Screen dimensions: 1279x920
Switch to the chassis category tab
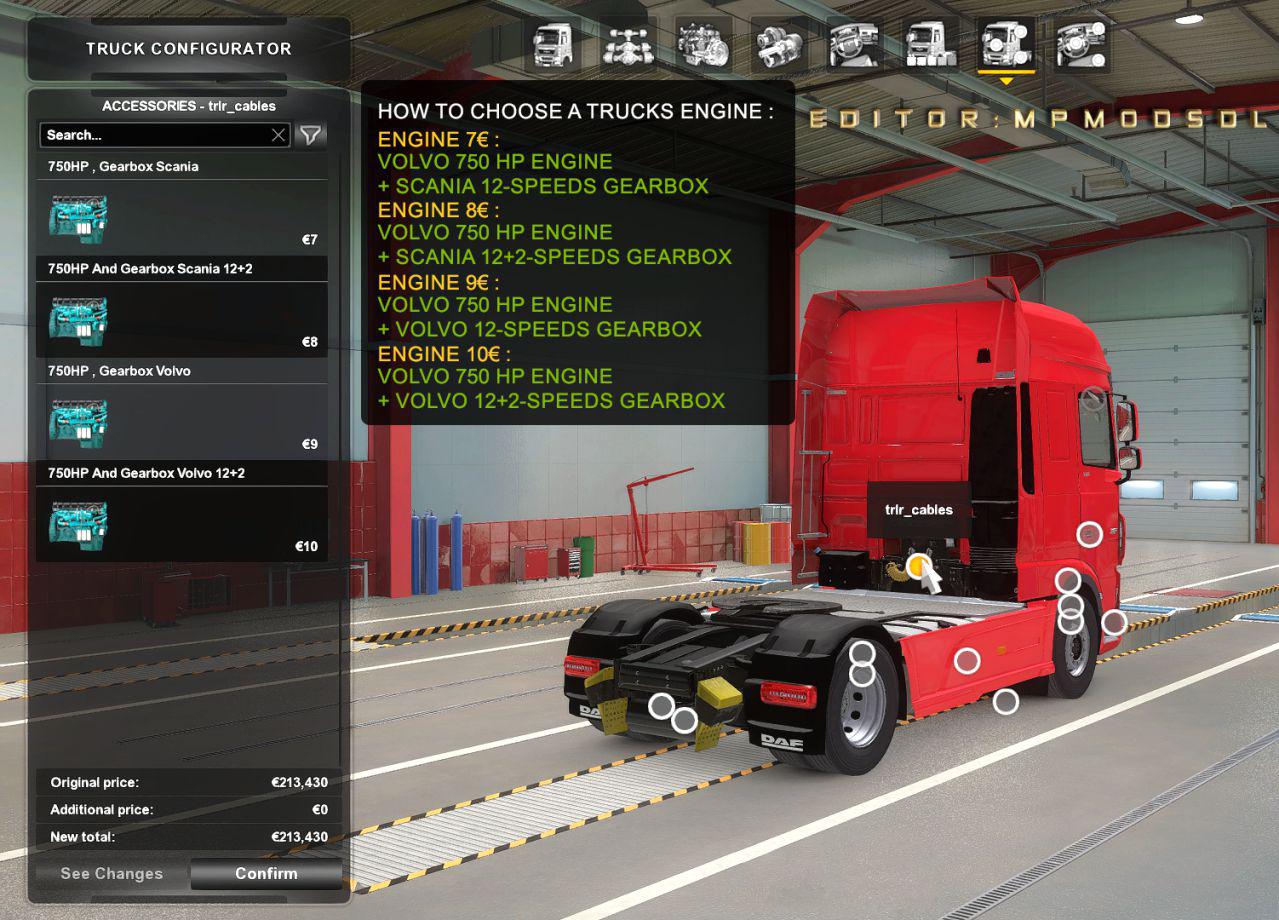(x=628, y=45)
